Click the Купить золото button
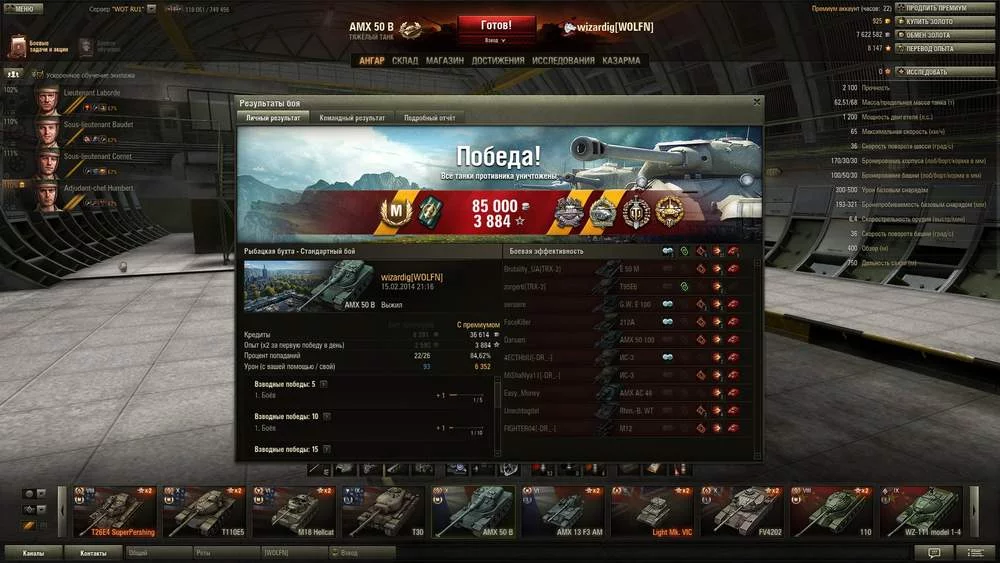The width and height of the screenshot is (1000, 563). click(x=930, y=21)
